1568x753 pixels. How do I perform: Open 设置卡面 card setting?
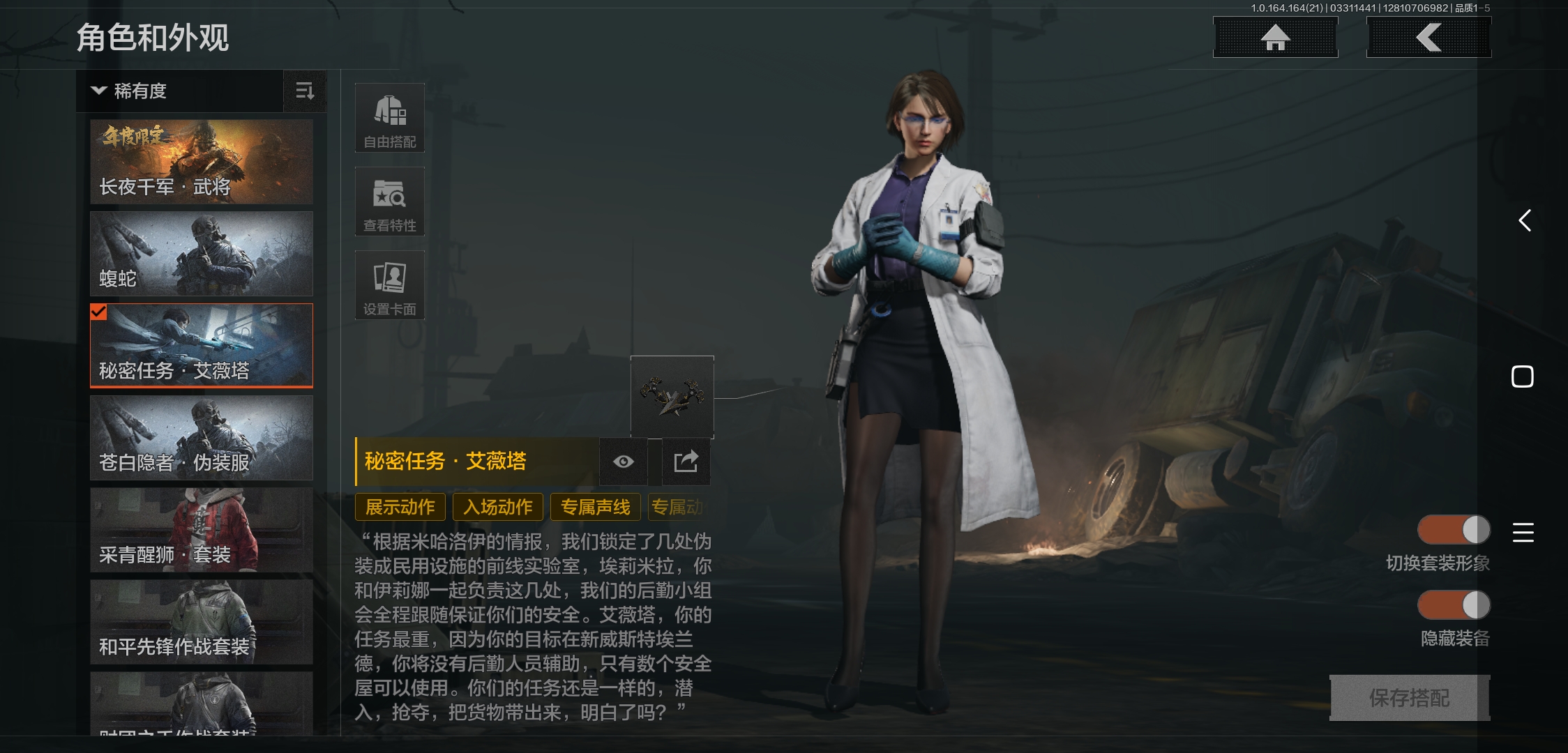pos(390,284)
